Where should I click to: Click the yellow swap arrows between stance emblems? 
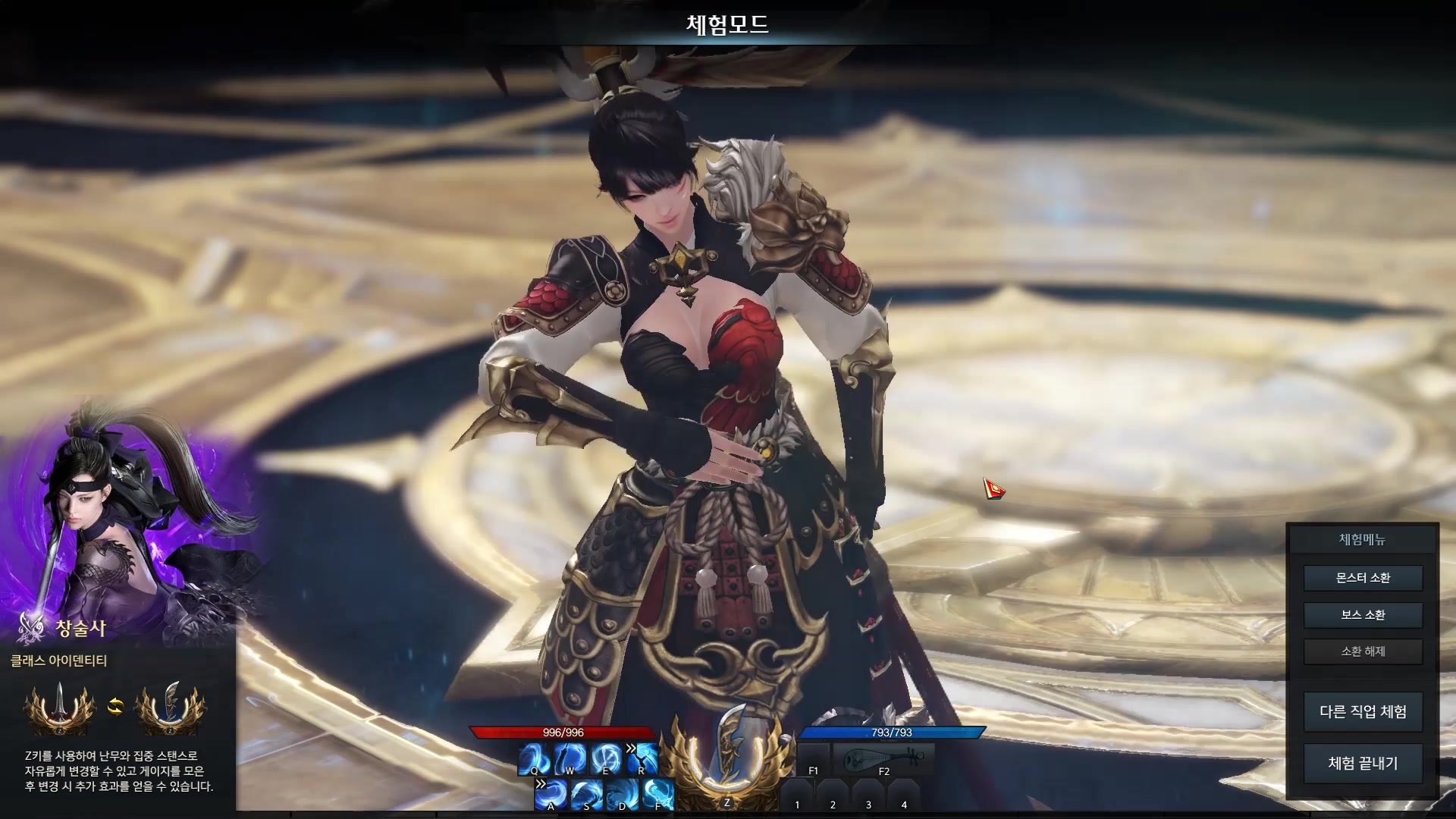[x=115, y=707]
